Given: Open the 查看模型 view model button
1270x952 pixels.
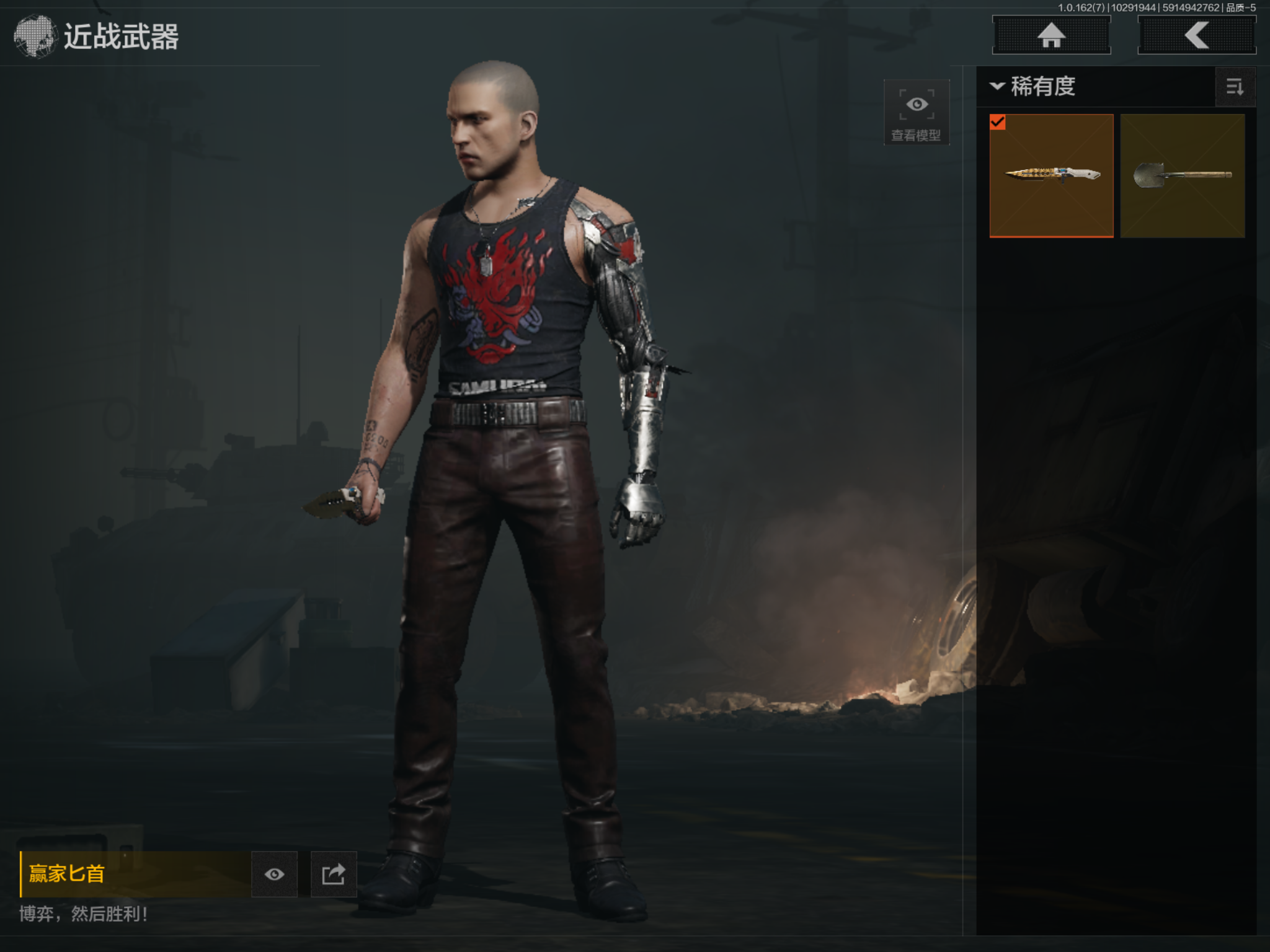Looking at the screenshot, I should tap(916, 112).
